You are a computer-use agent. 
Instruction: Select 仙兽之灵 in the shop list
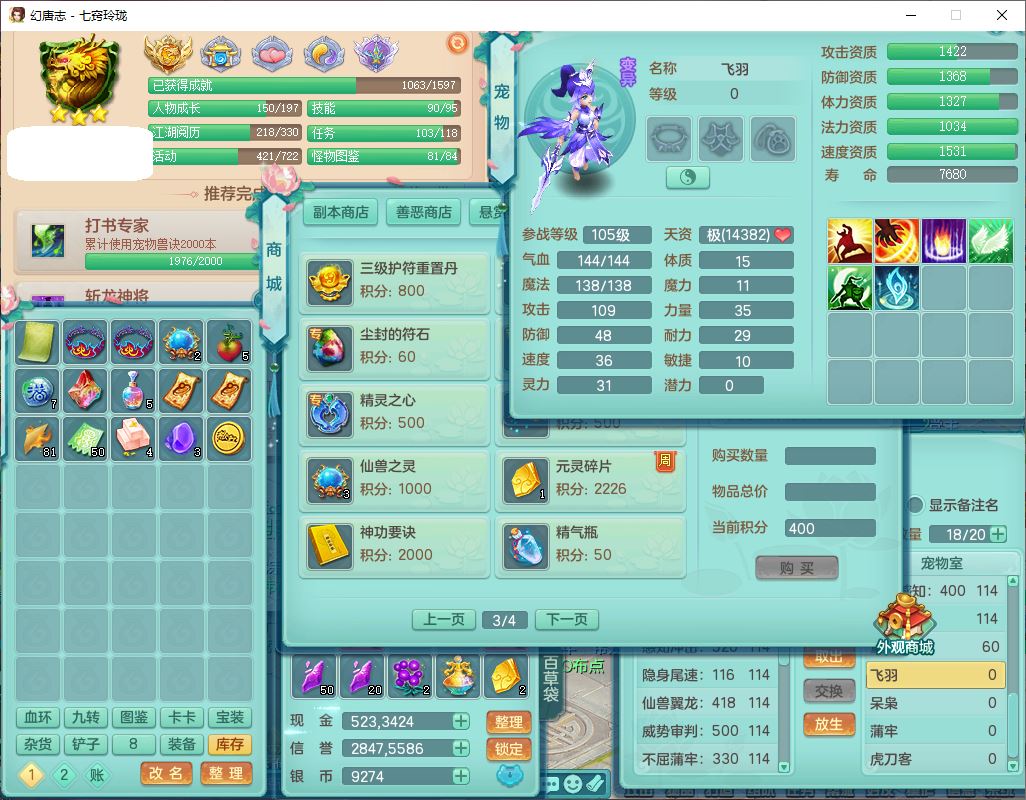tap(395, 480)
